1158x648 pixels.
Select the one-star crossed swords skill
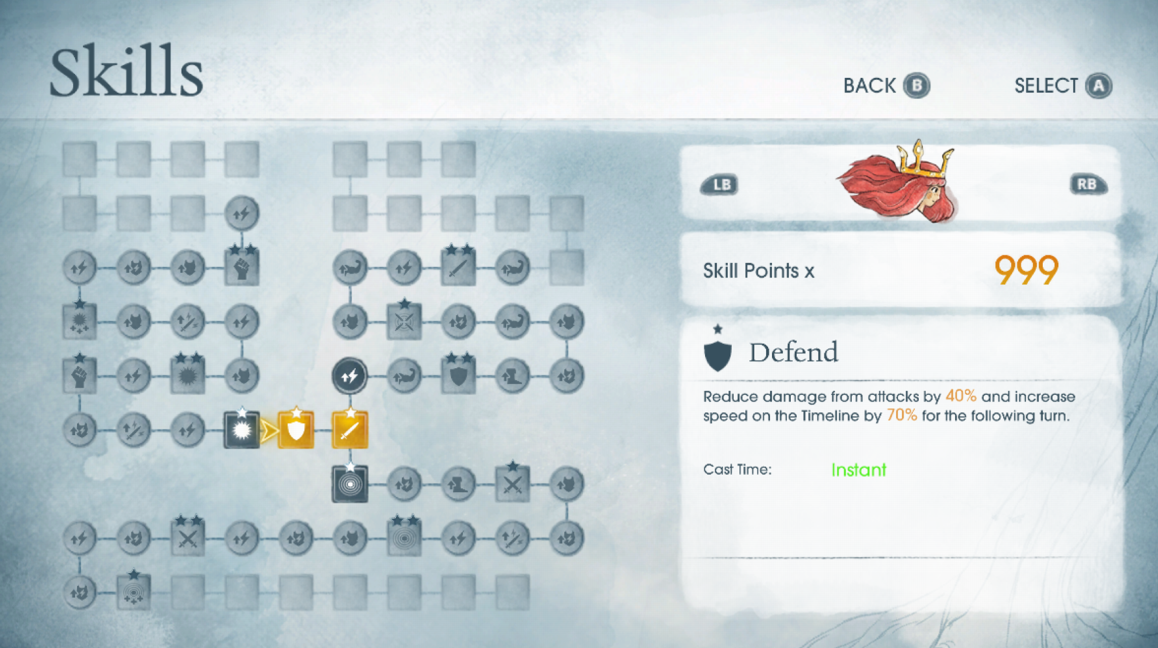(512, 484)
